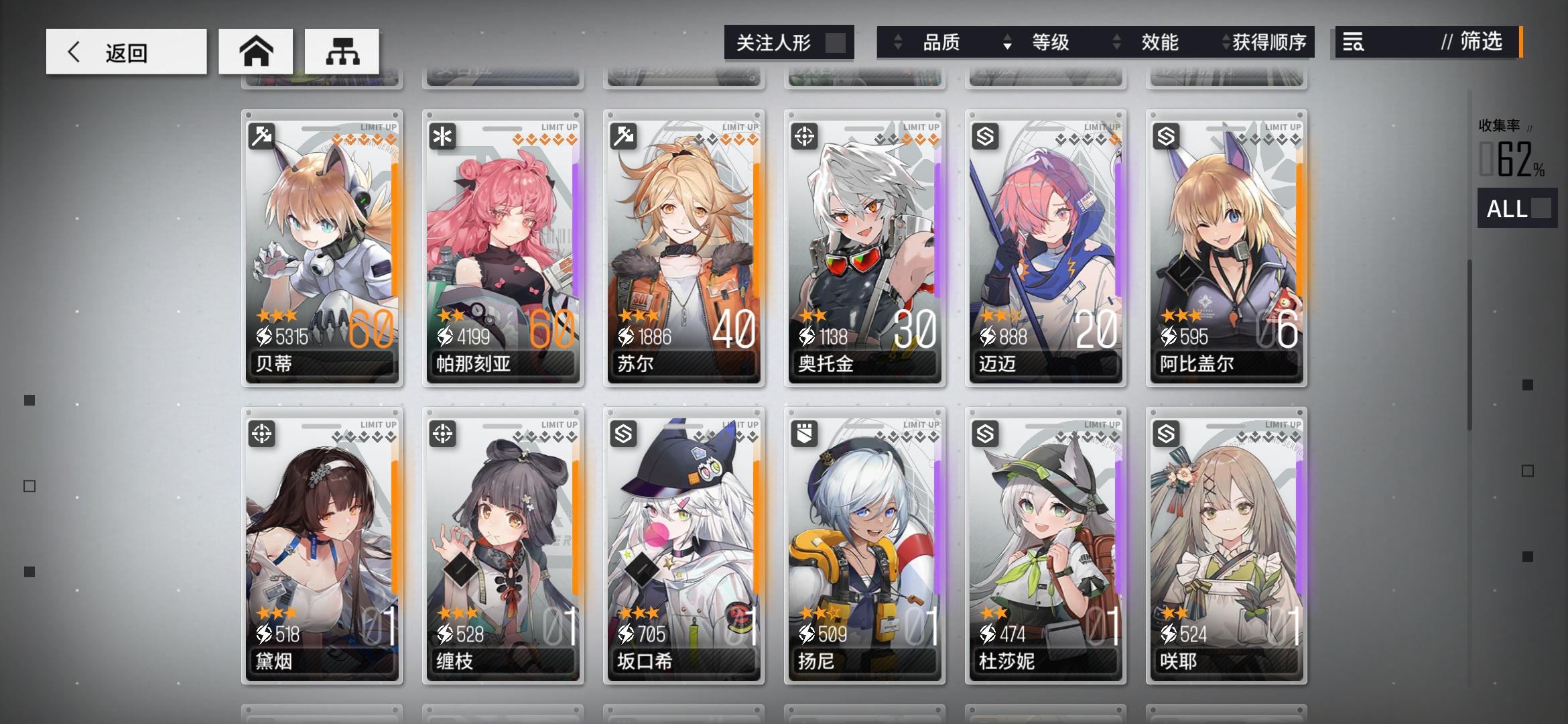Image resolution: width=1568 pixels, height=724 pixels.
Task: Click the snowflake icon on 帕那刻亚's card
Action: coord(442,135)
